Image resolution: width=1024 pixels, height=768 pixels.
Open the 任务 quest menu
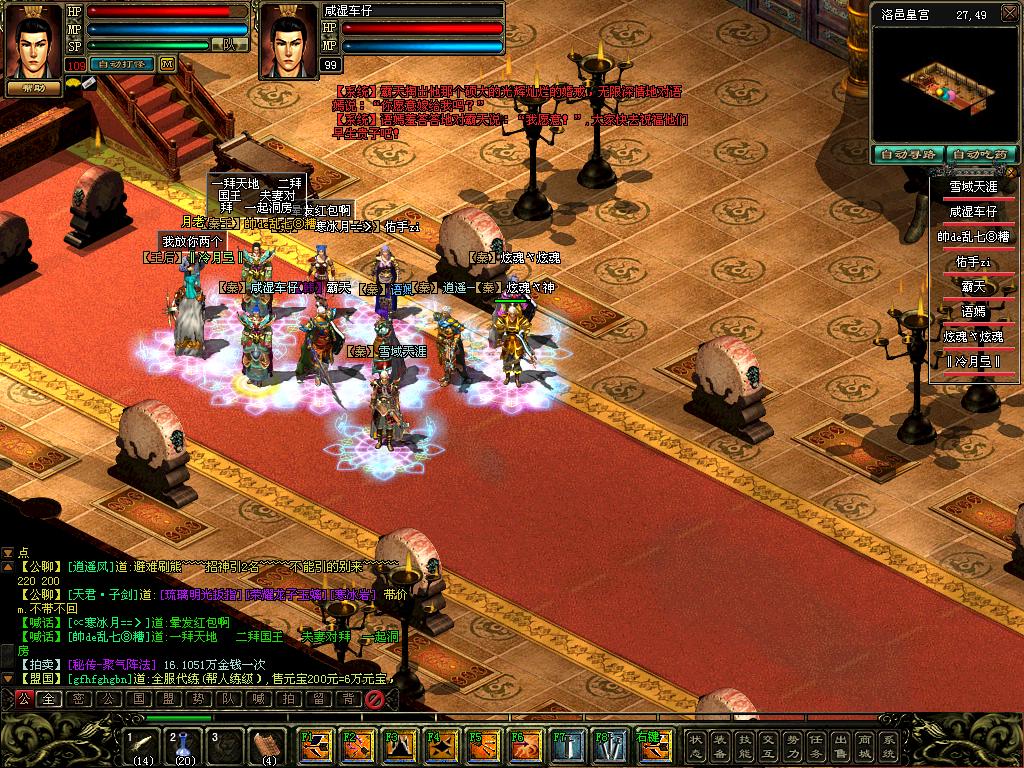point(816,745)
